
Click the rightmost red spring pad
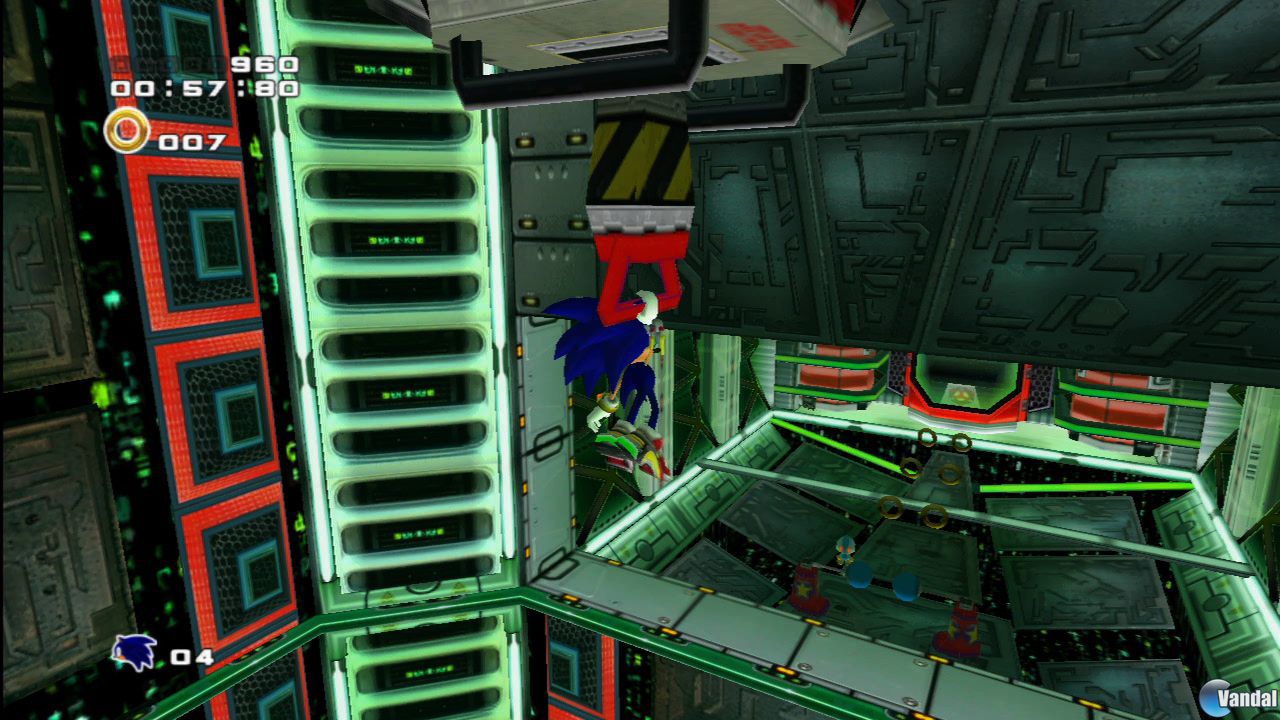point(963,626)
